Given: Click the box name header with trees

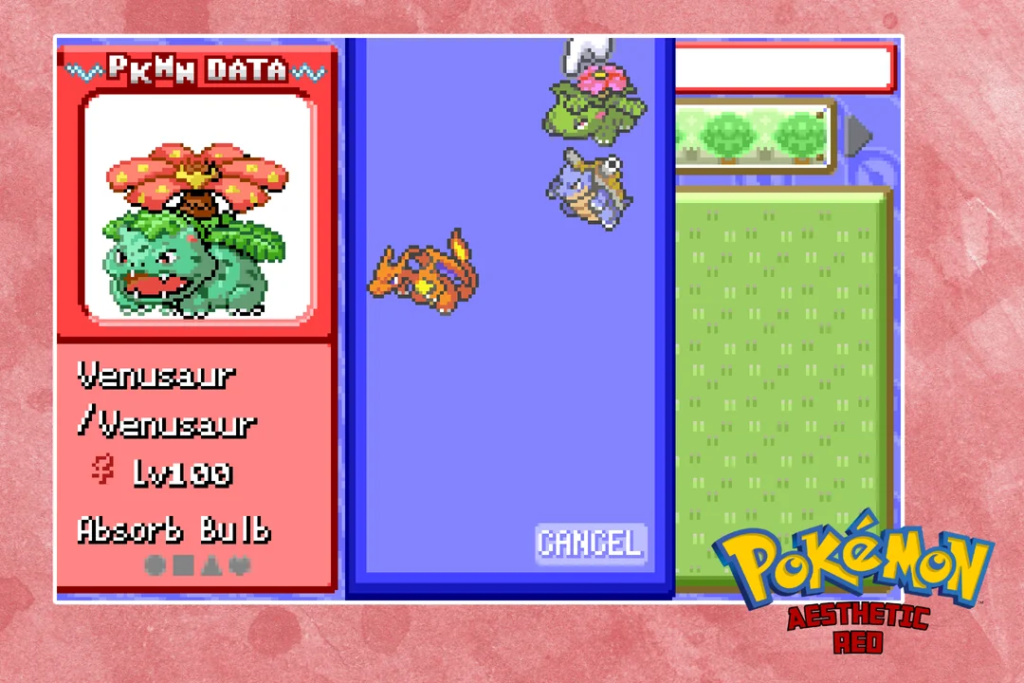Looking at the screenshot, I should [755, 136].
